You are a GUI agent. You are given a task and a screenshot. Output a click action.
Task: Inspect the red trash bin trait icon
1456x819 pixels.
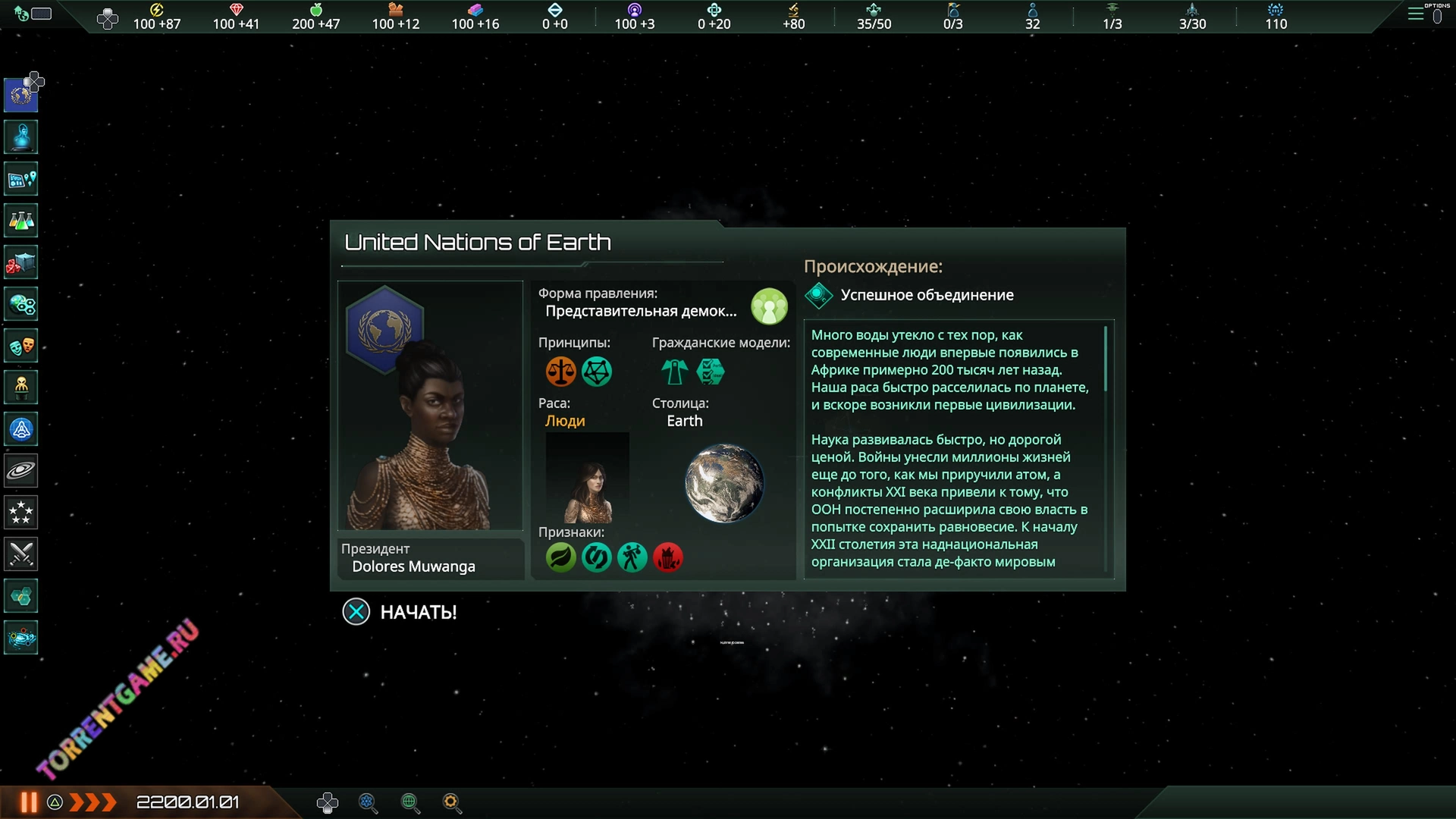pyautogui.click(x=668, y=557)
